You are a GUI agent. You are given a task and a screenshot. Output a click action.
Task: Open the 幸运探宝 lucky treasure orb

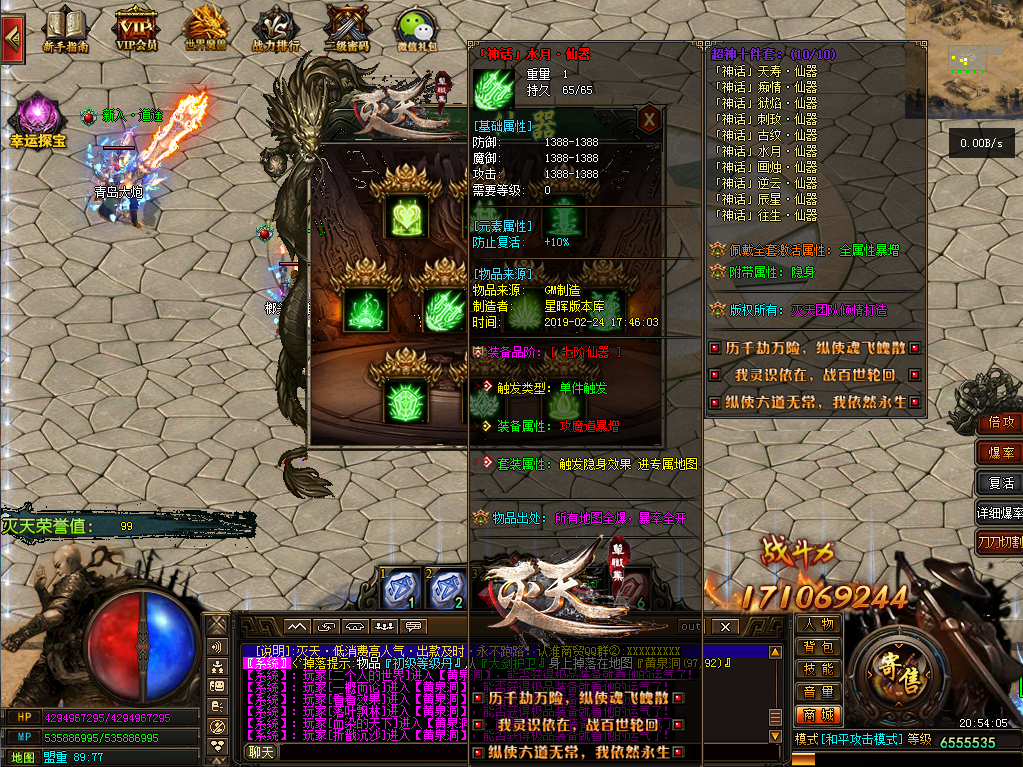[38, 118]
